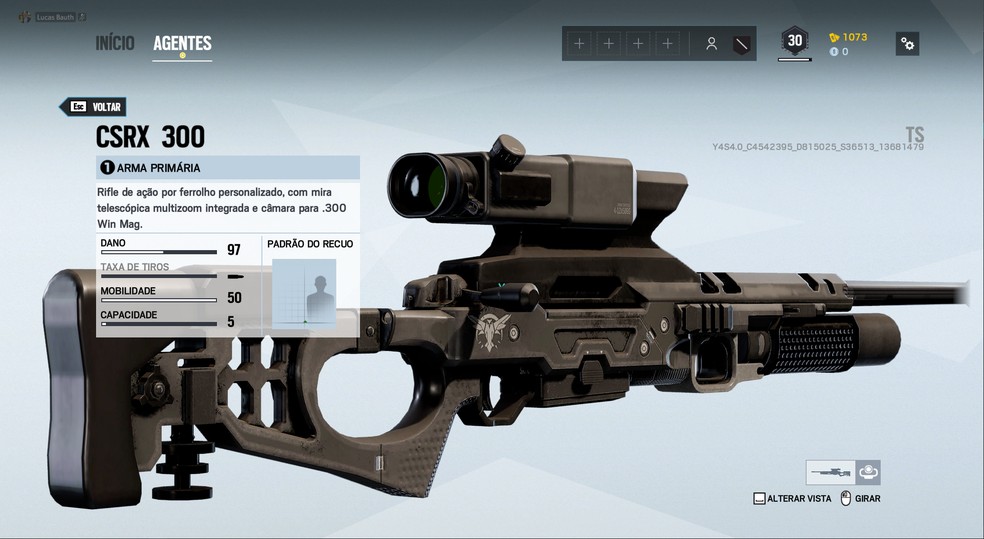This screenshot has width=984, height=539.
Task: Select the rifle side-view thumbnail
Action: point(830,472)
